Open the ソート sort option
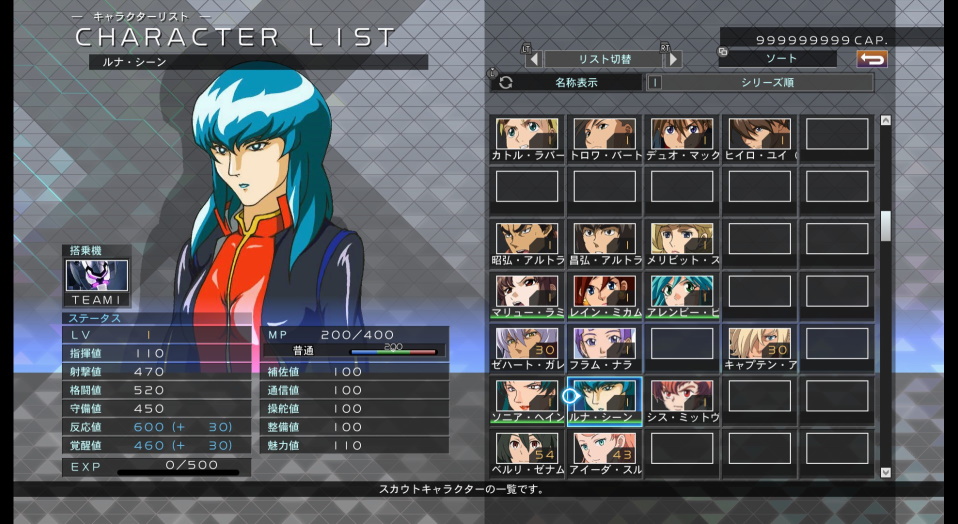The image size is (958, 524). click(776, 59)
